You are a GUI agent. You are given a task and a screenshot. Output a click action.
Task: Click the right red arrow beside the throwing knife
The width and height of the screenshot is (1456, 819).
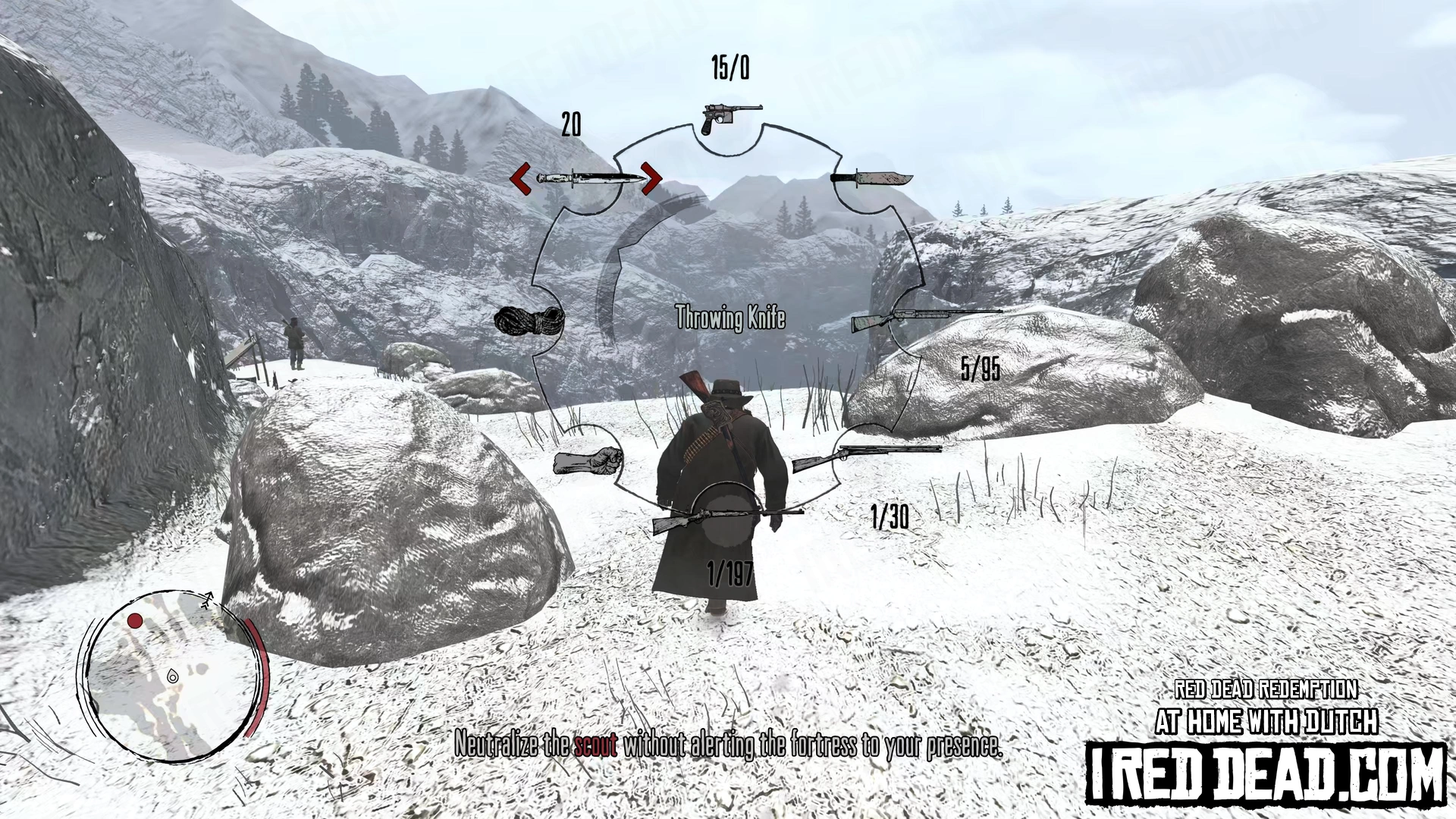click(651, 179)
